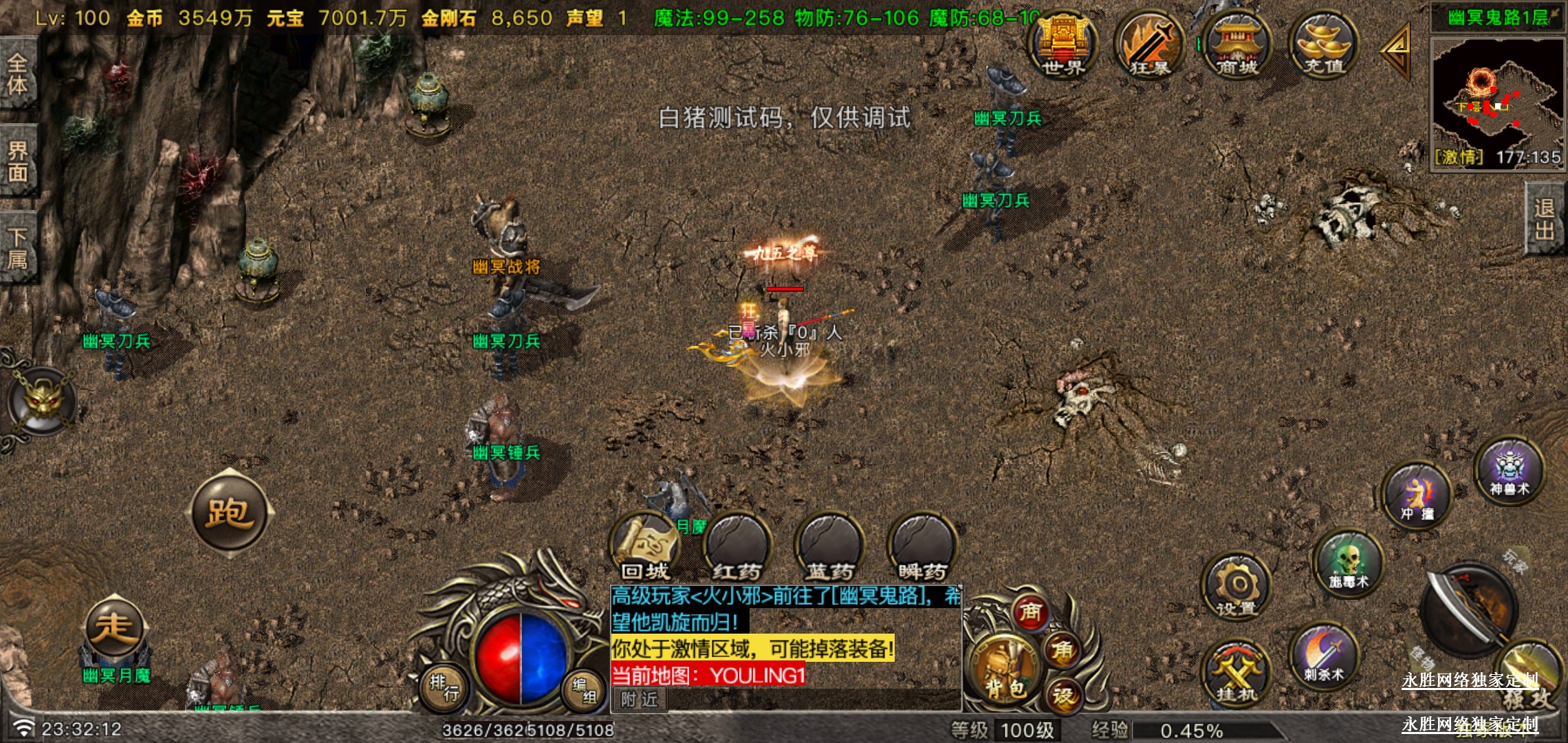Viewport: 1568px width, 743px height.
Task: Open the 设置 gear settings
Action: point(1237,588)
